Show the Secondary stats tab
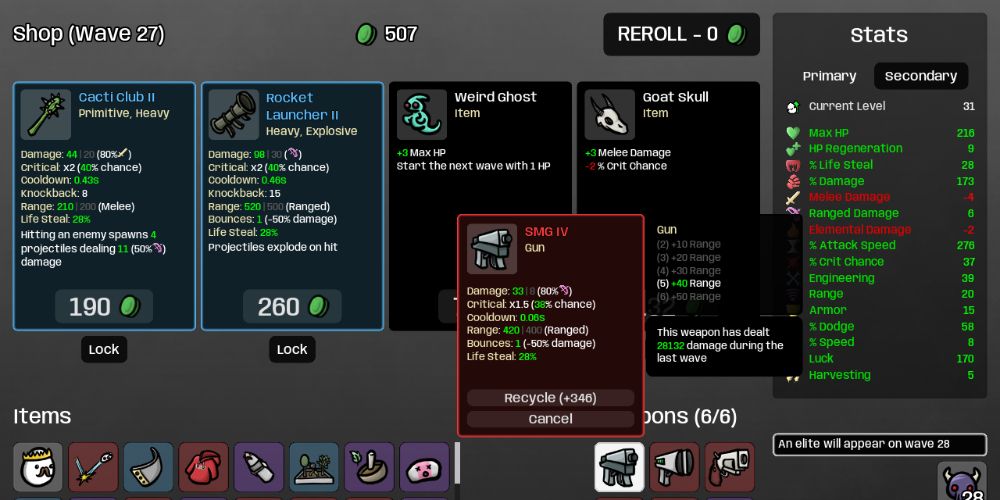The width and height of the screenshot is (1000, 500). coord(920,76)
